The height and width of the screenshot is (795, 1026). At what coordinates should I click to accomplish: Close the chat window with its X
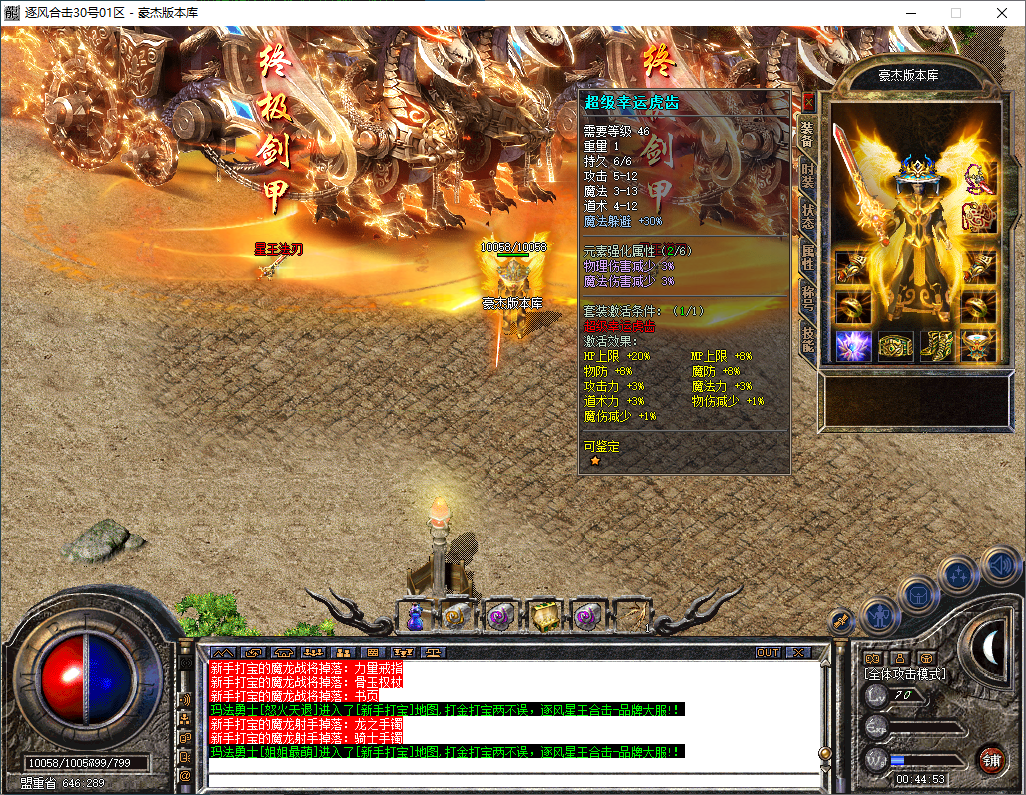[797, 652]
